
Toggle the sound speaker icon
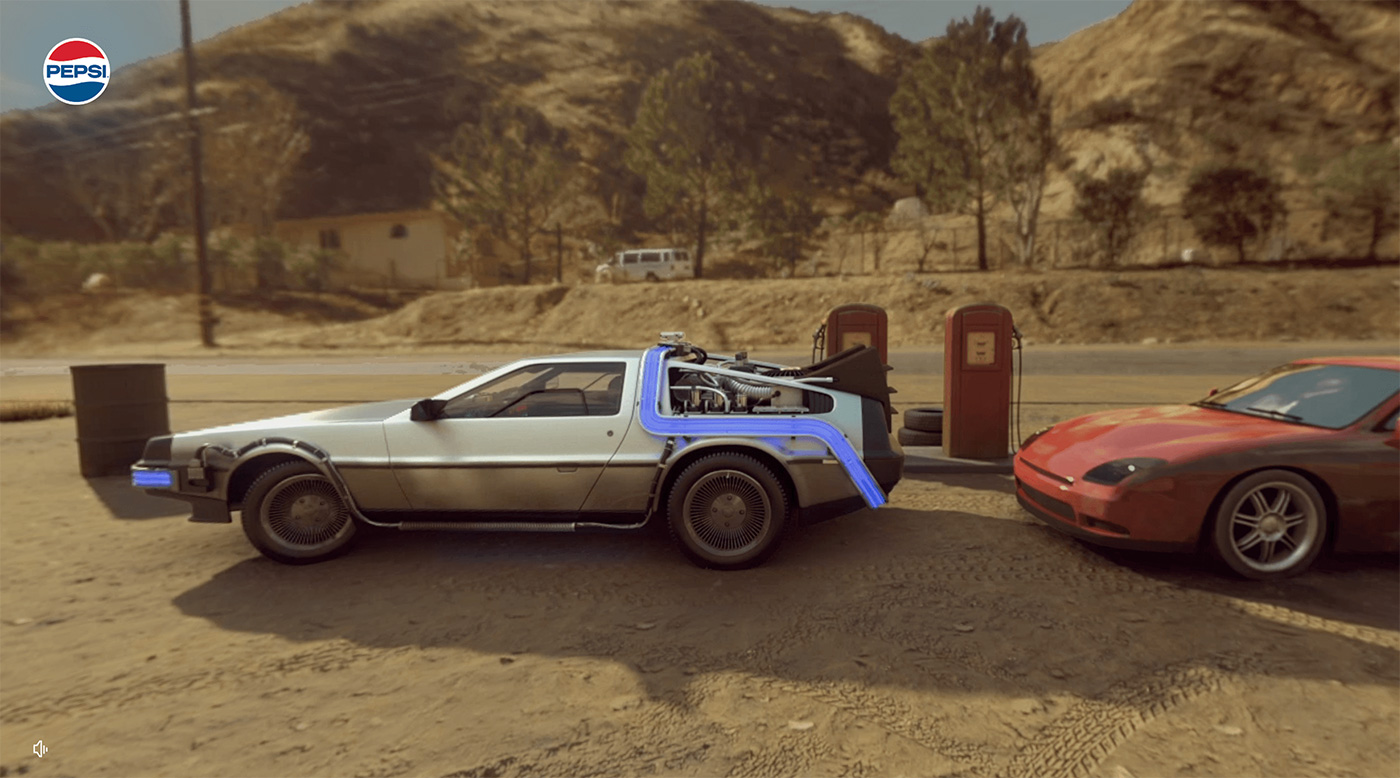(x=39, y=748)
